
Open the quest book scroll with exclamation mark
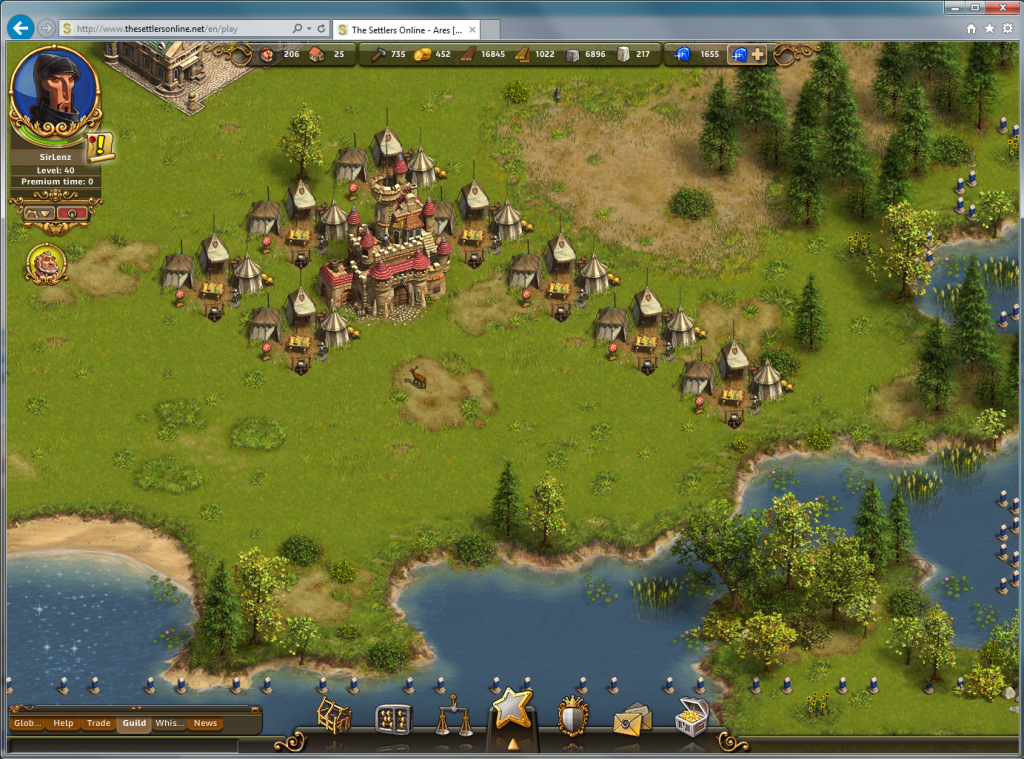point(100,147)
